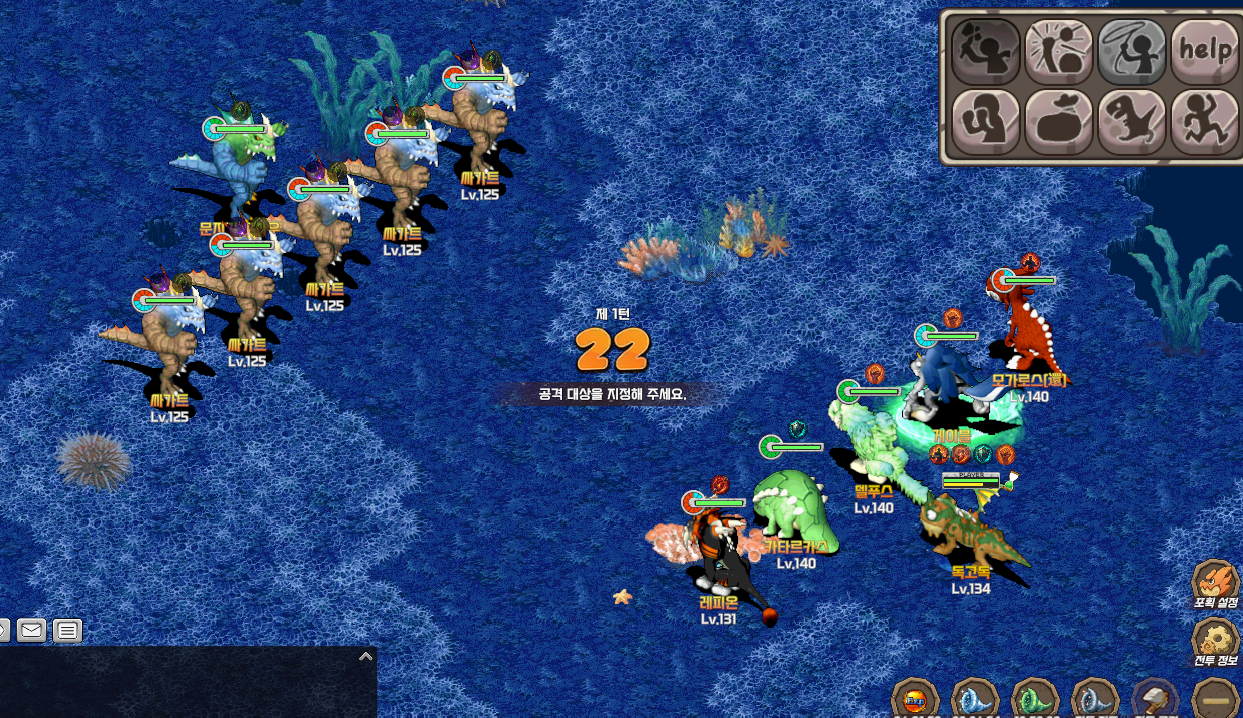Activate the lasso capture command
This screenshot has height=718, width=1243.
point(1132,51)
